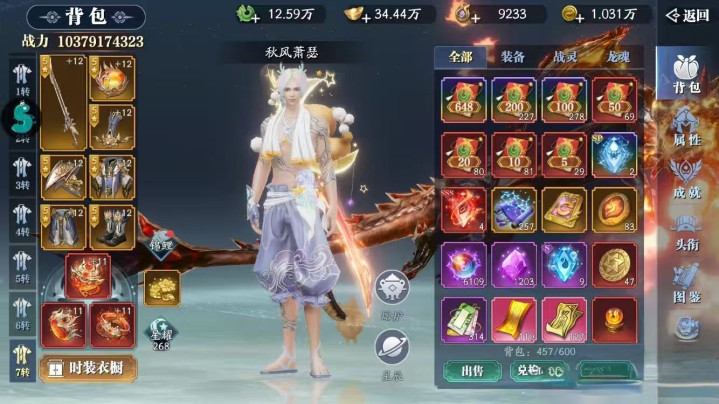Select the equipped sword slot

click(x=63, y=102)
